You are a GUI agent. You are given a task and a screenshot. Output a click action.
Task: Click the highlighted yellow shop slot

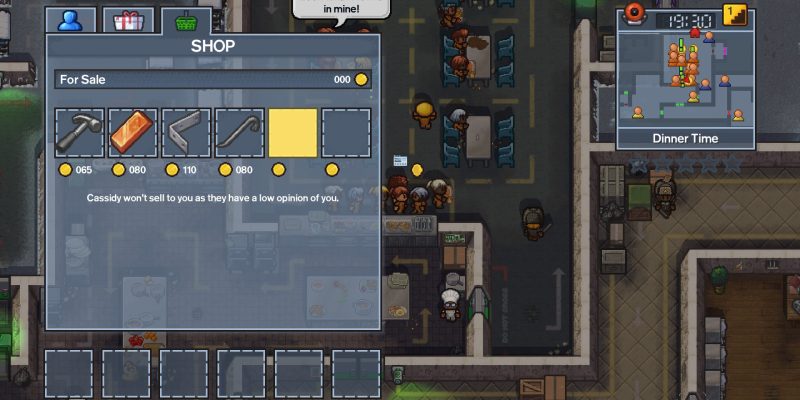[x=293, y=133]
